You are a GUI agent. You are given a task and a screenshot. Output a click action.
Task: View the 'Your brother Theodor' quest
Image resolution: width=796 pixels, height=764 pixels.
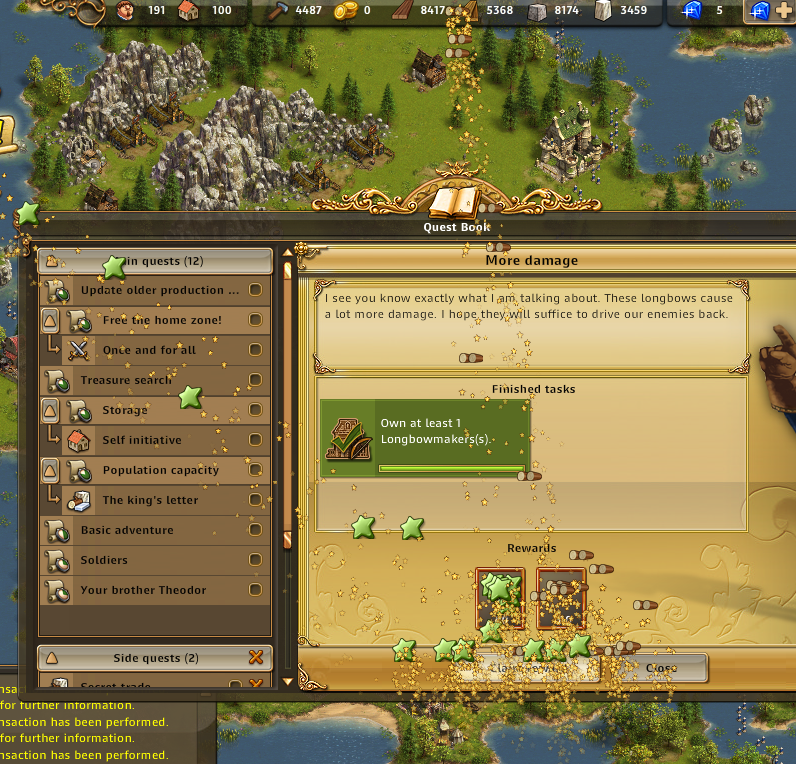click(x=143, y=590)
